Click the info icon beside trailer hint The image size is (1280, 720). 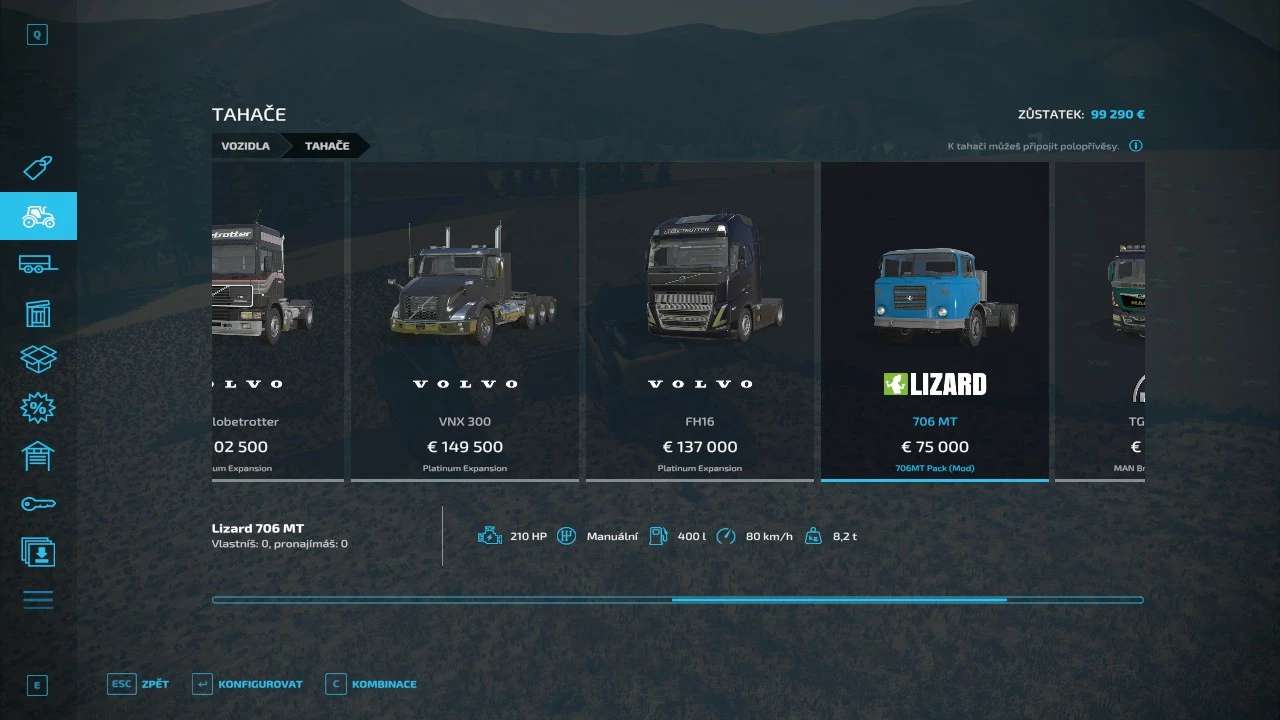[1136, 146]
